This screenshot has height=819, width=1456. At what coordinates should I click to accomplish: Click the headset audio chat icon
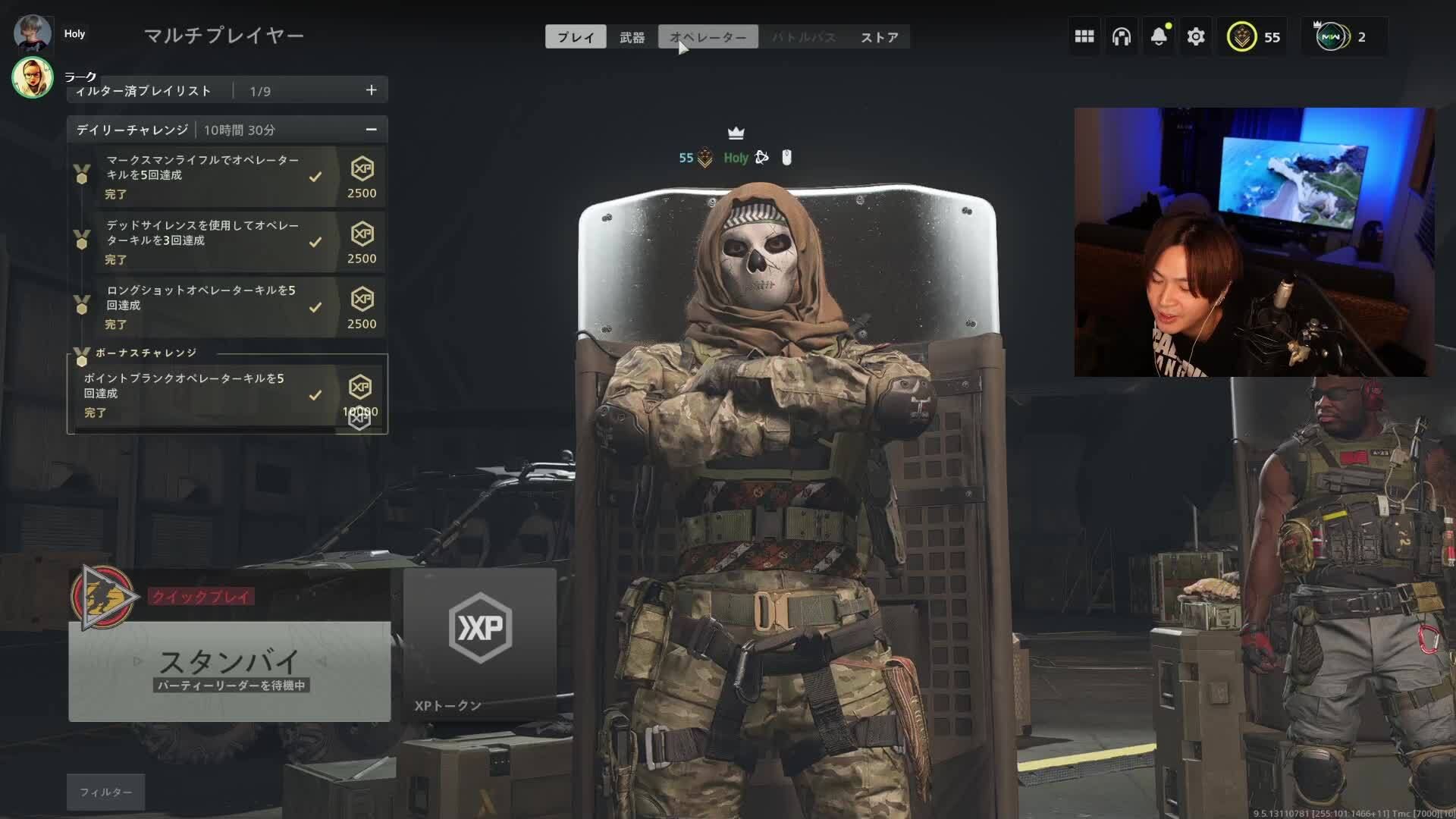[x=1121, y=36]
